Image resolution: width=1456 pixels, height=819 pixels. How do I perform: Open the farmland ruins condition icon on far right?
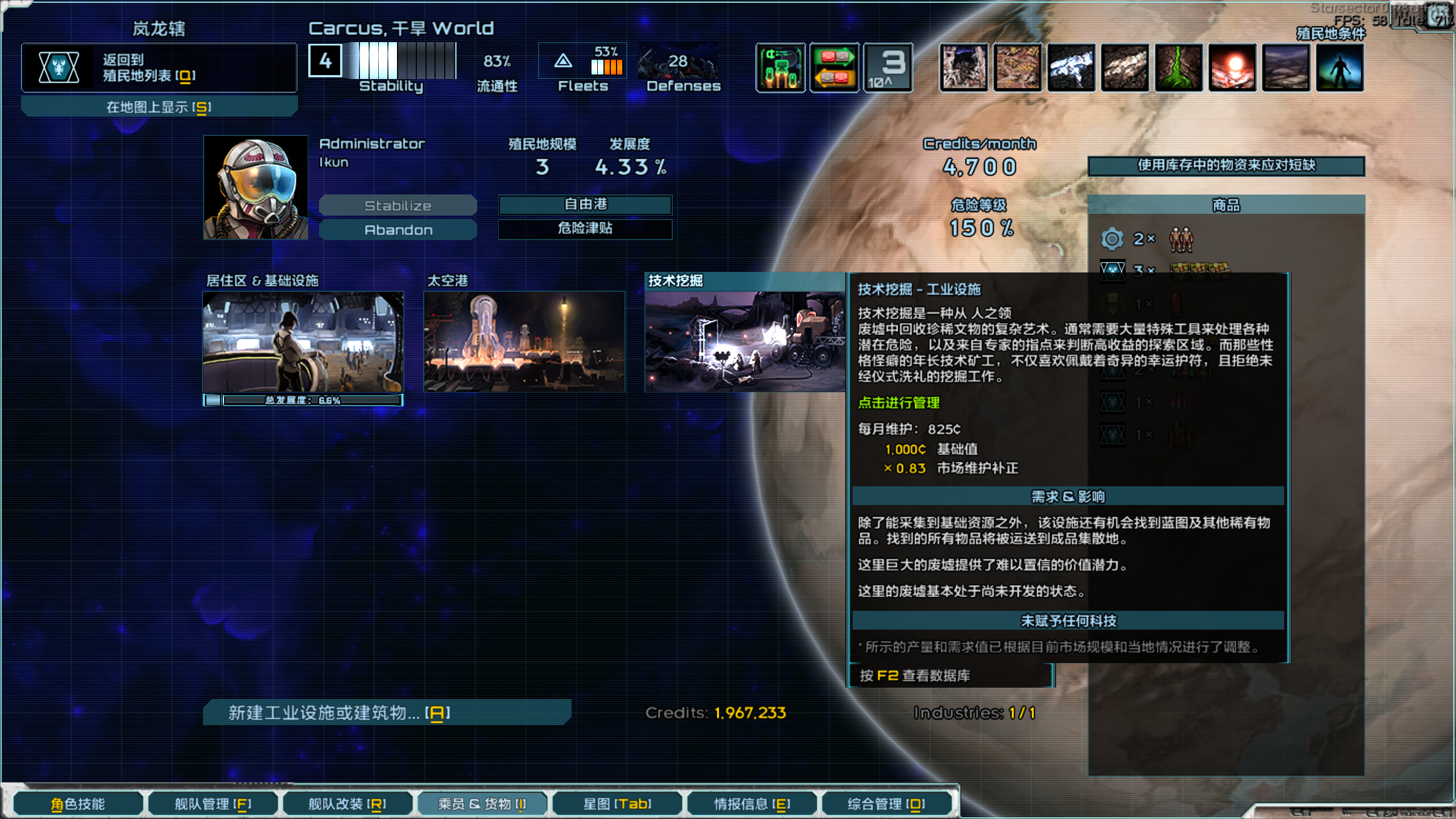coord(1287,68)
